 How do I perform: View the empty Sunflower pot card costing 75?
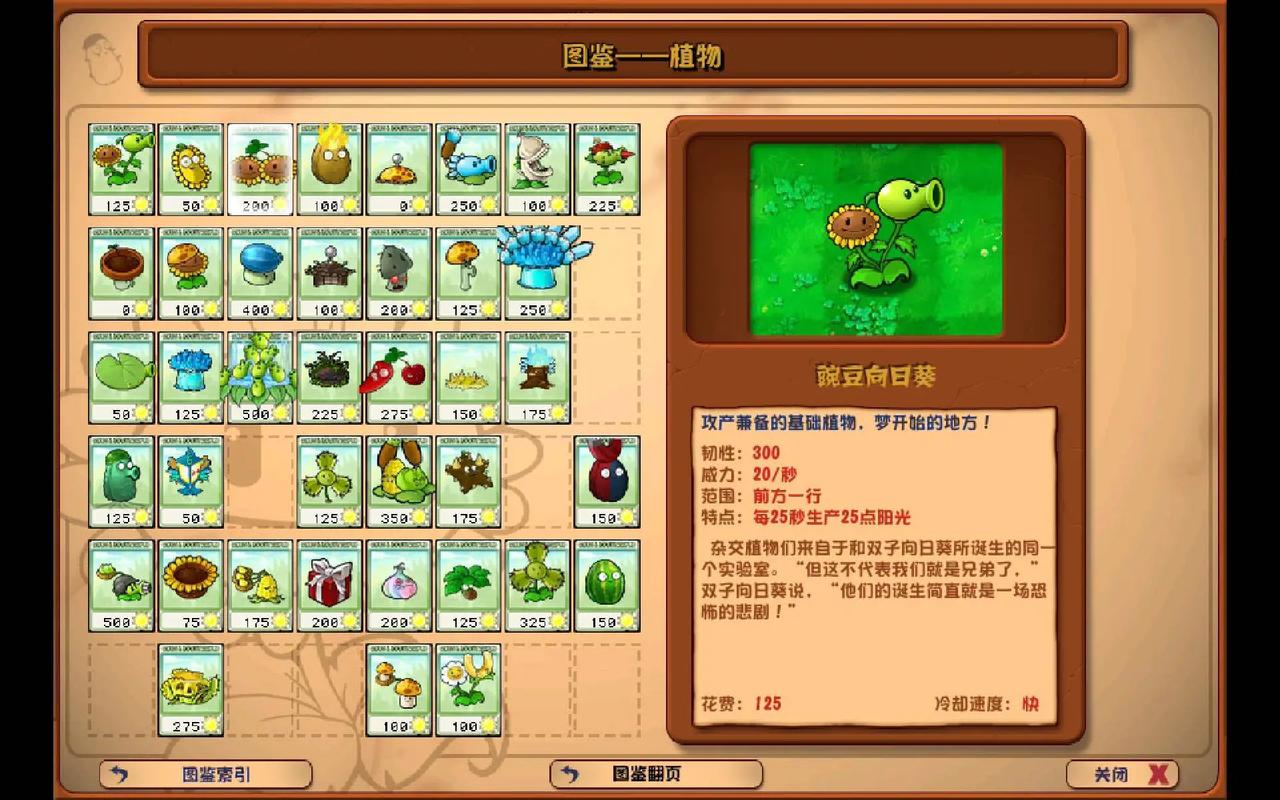[x=191, y=585]
